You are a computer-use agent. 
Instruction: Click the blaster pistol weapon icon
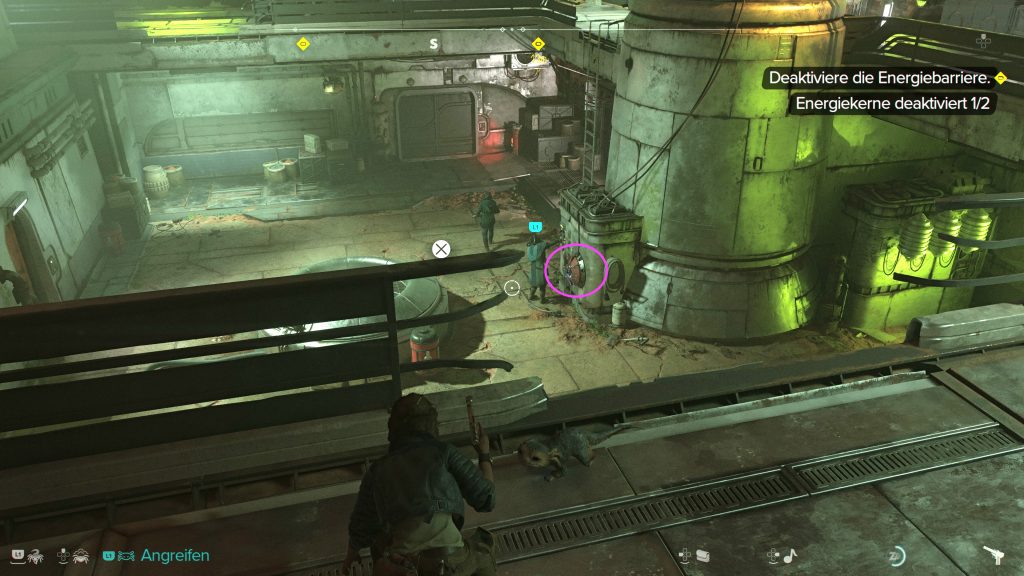coord(994,555)
